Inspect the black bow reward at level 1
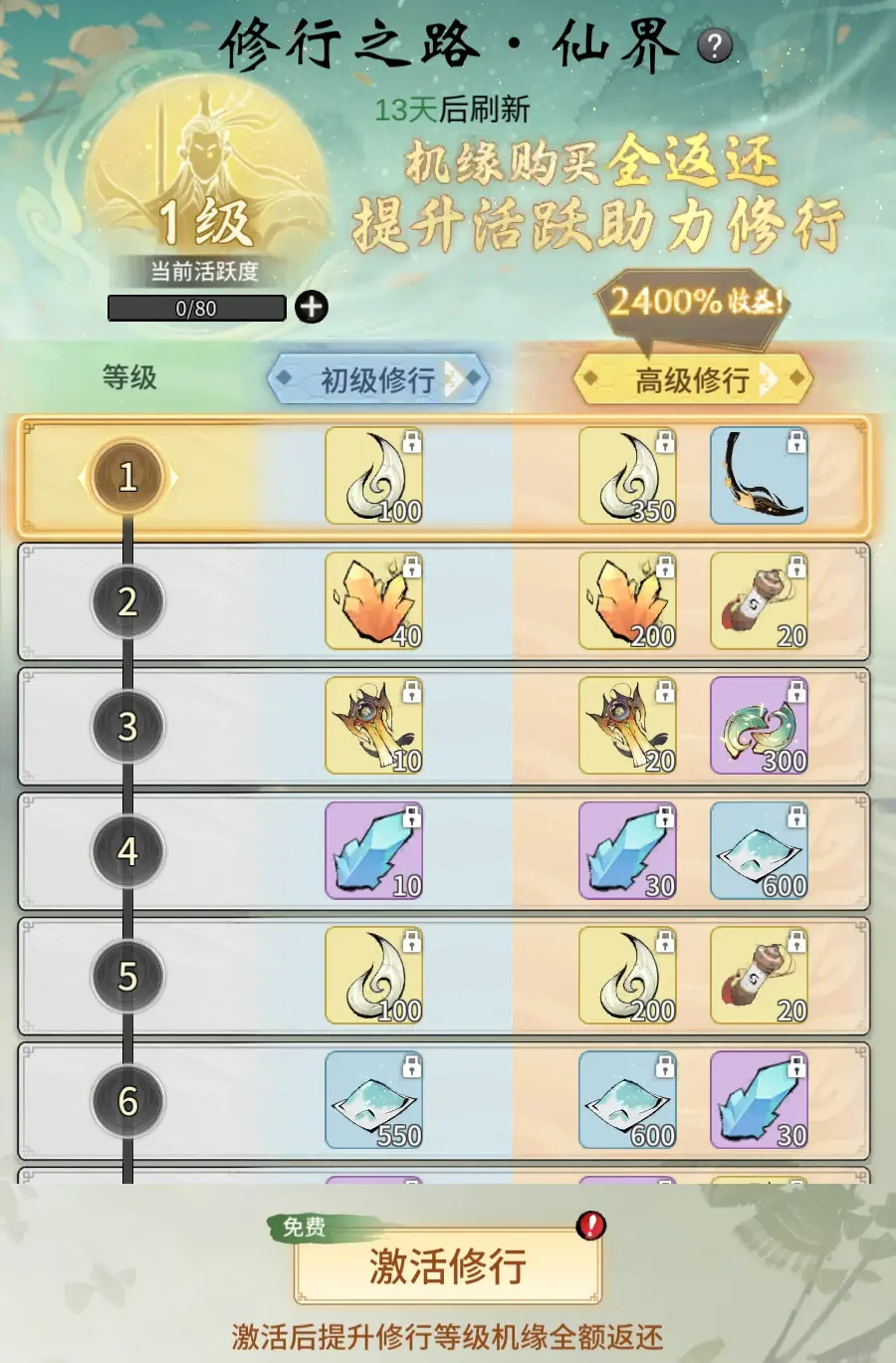 (759, 477)
